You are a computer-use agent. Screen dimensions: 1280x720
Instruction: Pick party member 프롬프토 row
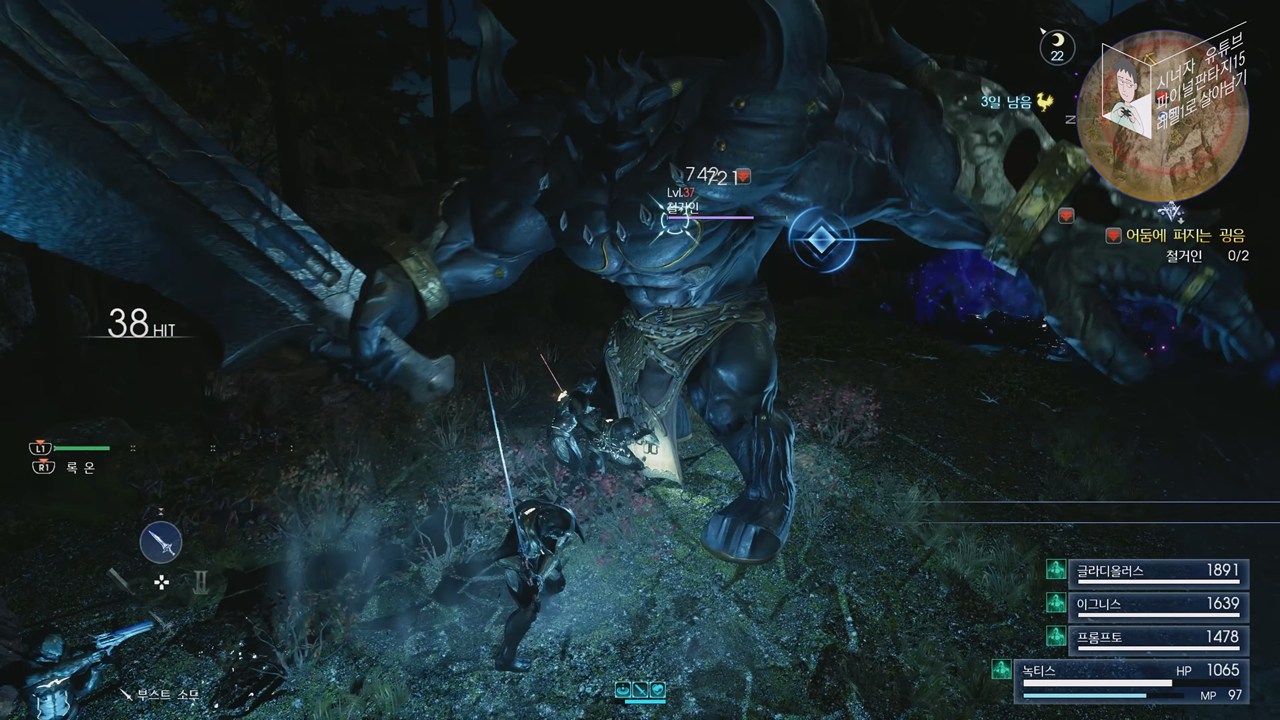pyautogui.click(x=1155, y=637)
